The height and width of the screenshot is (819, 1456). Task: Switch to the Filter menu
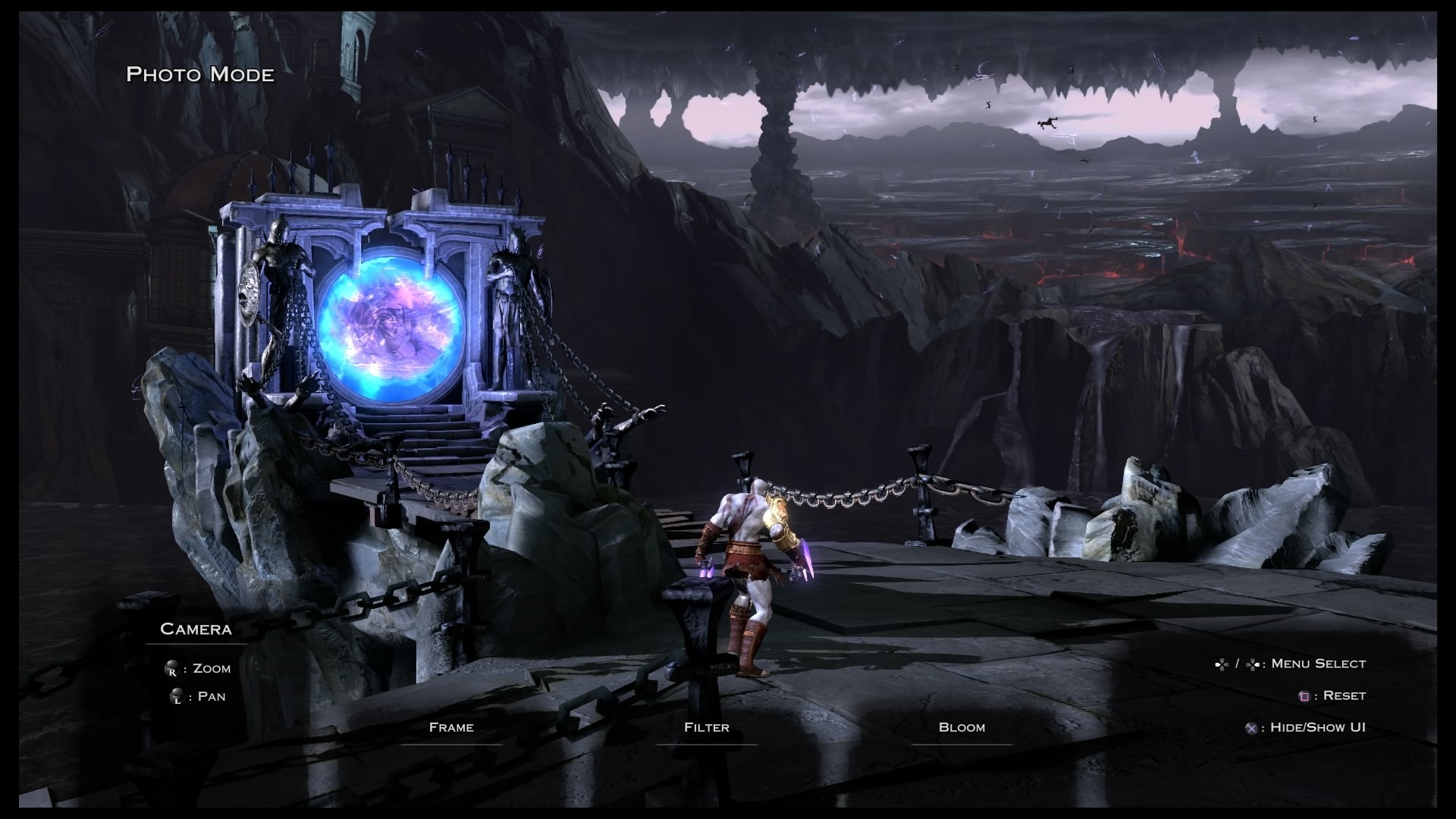[706, 727]
